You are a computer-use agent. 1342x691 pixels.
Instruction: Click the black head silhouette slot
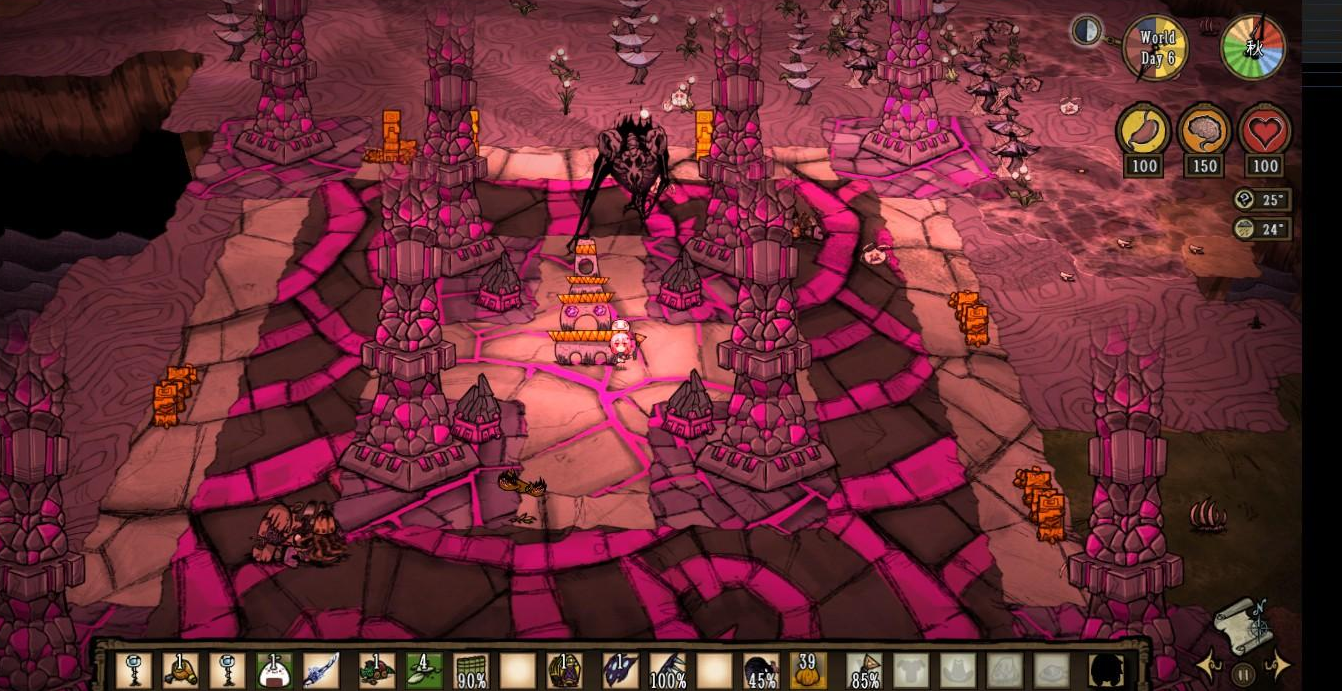[x=1106, y=671]
